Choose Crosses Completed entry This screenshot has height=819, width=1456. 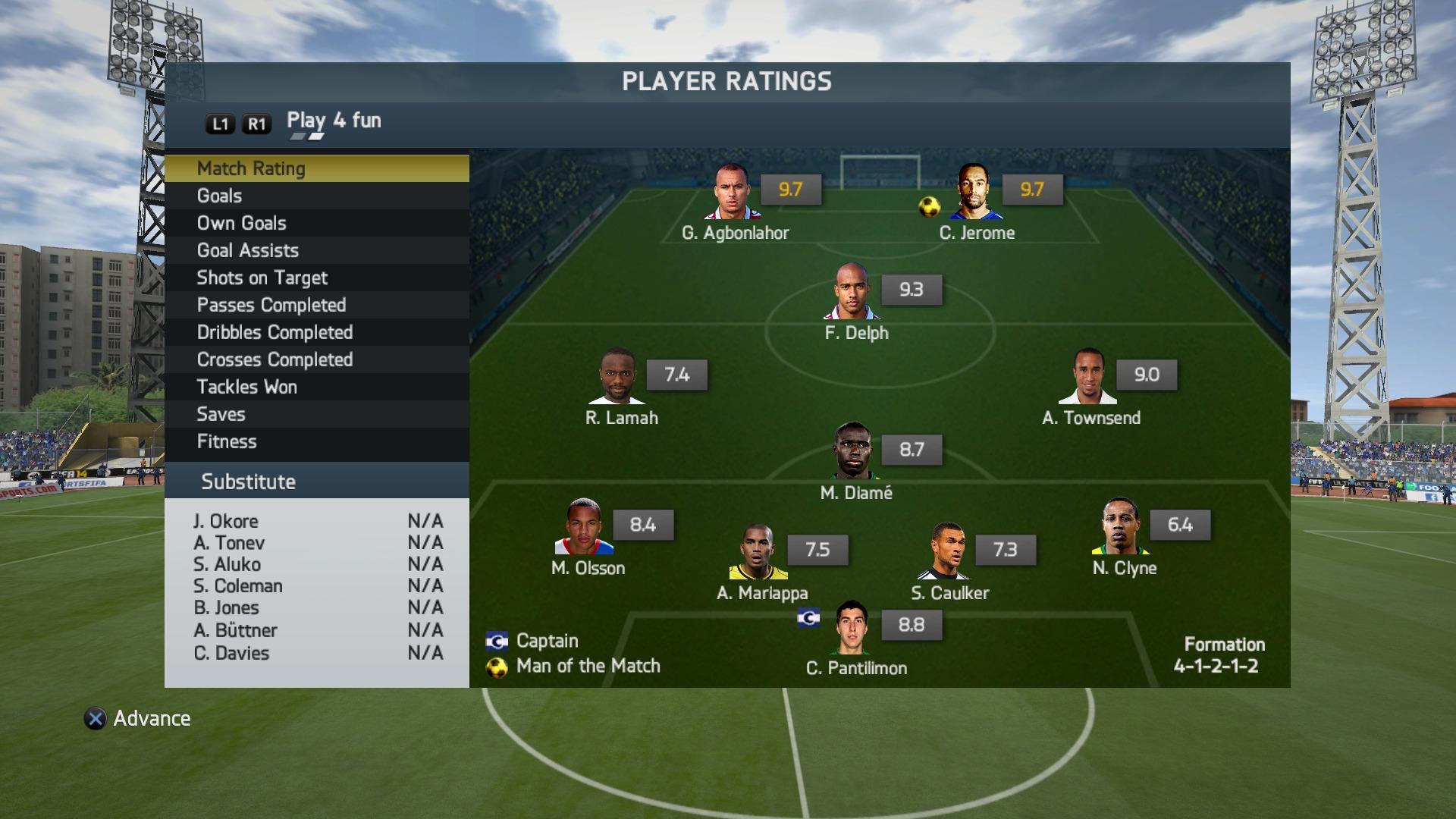(316, 359)
